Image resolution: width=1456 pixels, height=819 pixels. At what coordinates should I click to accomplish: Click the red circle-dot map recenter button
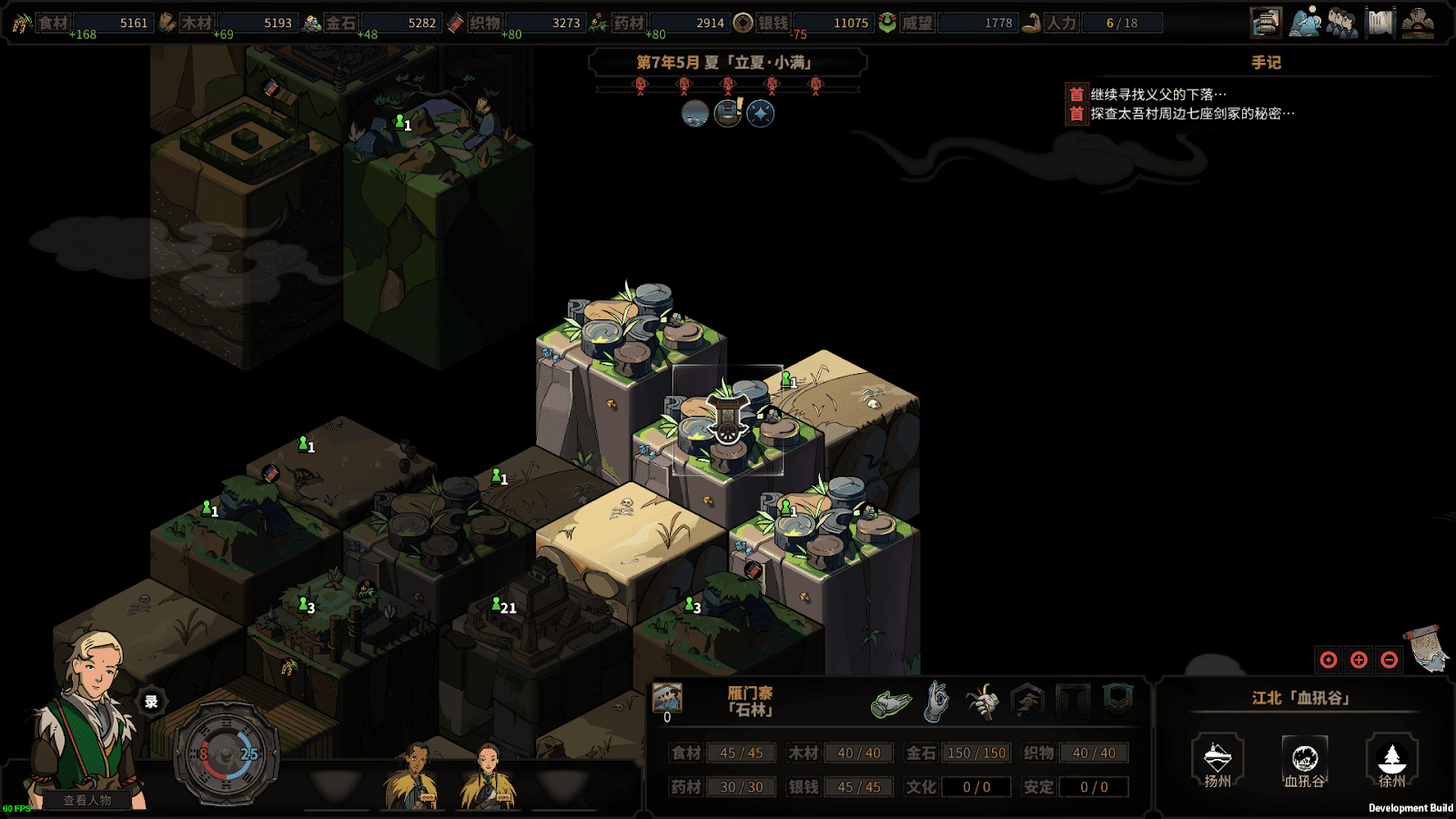pos(1329,660)
